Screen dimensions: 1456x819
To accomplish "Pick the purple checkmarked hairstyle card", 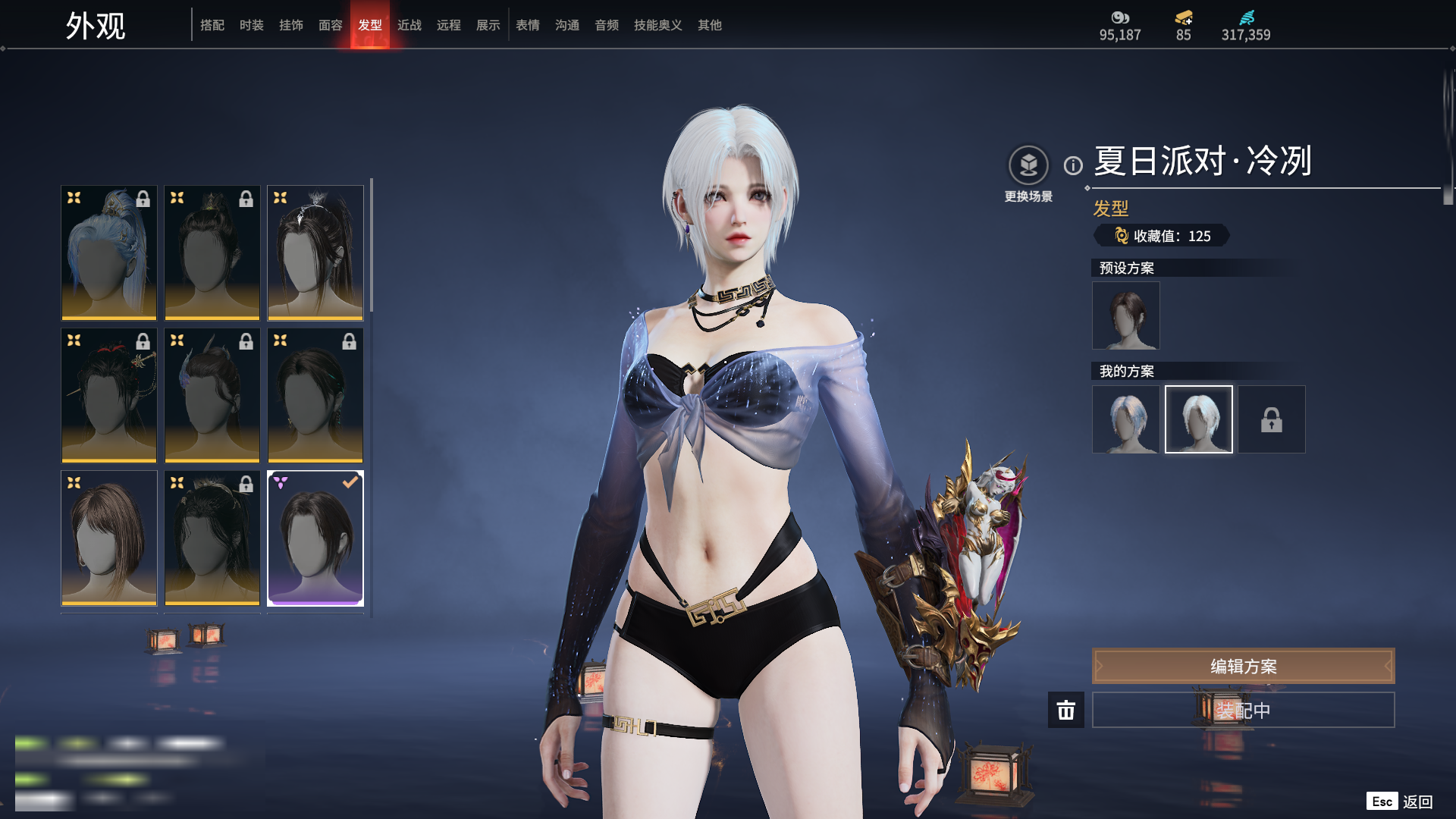I will [x=315, y=538].
